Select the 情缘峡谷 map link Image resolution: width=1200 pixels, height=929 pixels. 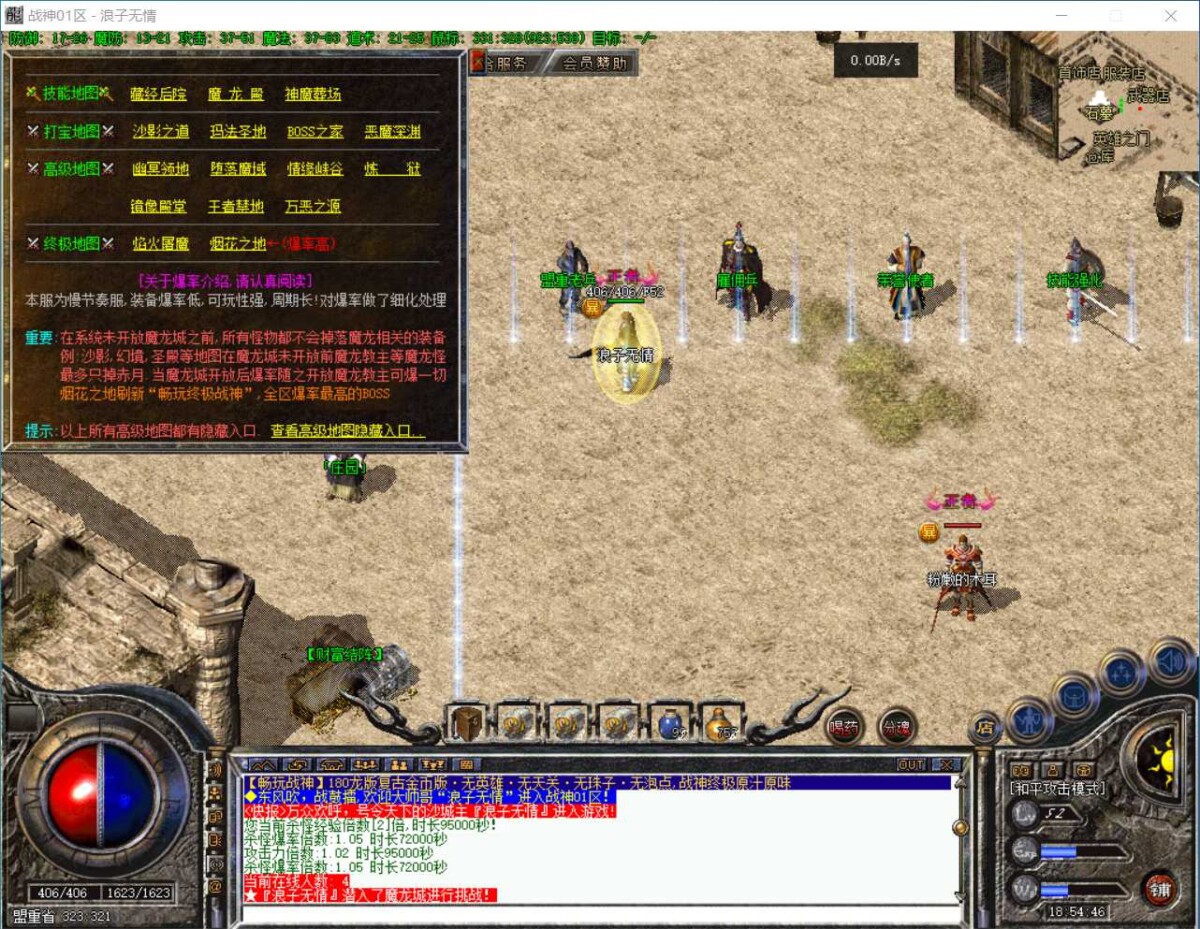click(x=315, y=169)
